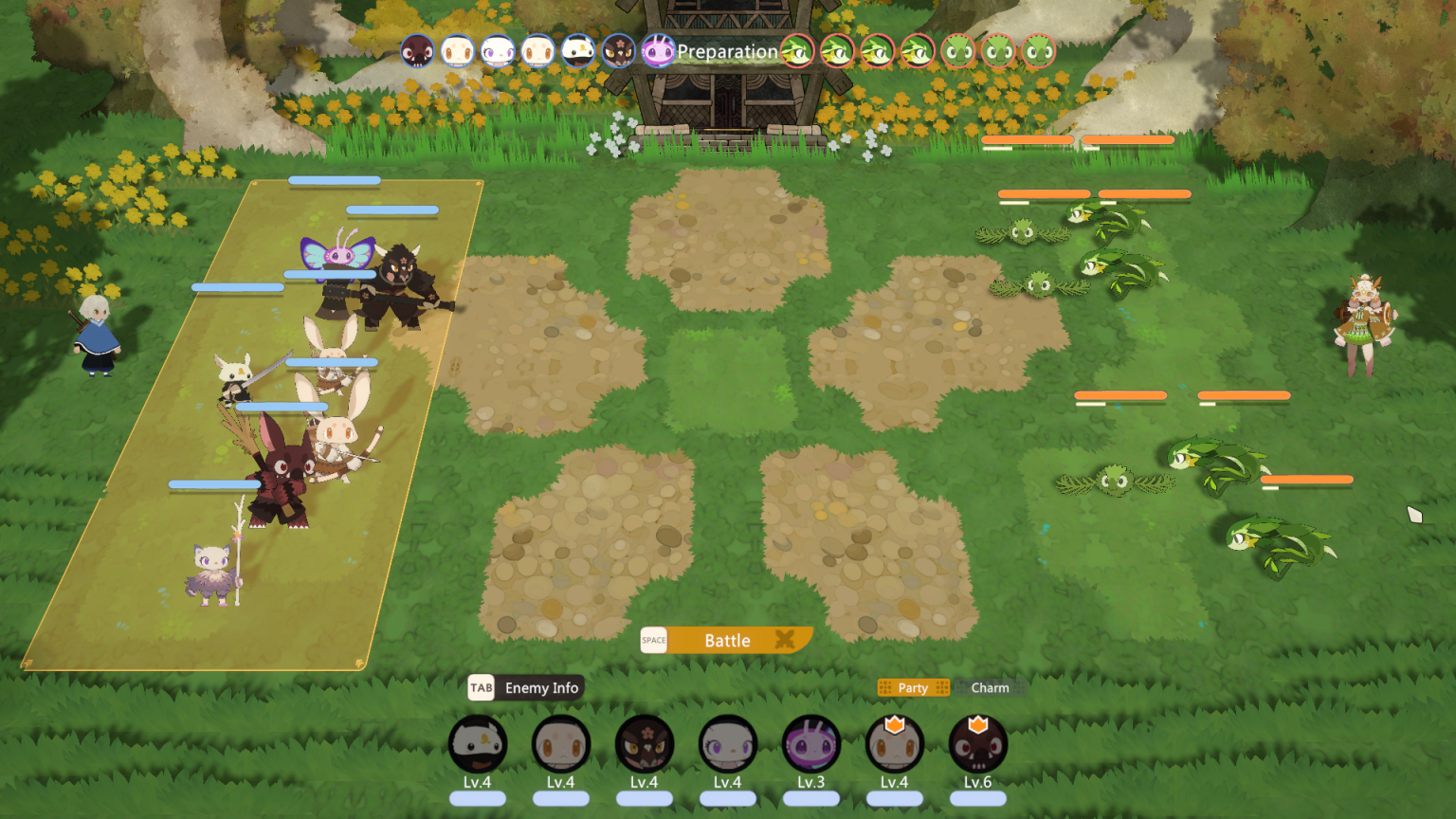Click the crossed-swords icon on the Battle banner
Image resolution: width=1456 pixels, height=819 pixels.
tap(784, 640)
